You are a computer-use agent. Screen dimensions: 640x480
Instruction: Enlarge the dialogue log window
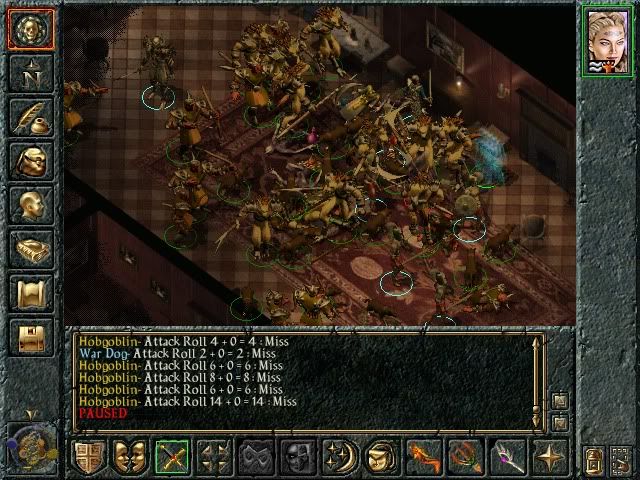(x=559, y=401)
